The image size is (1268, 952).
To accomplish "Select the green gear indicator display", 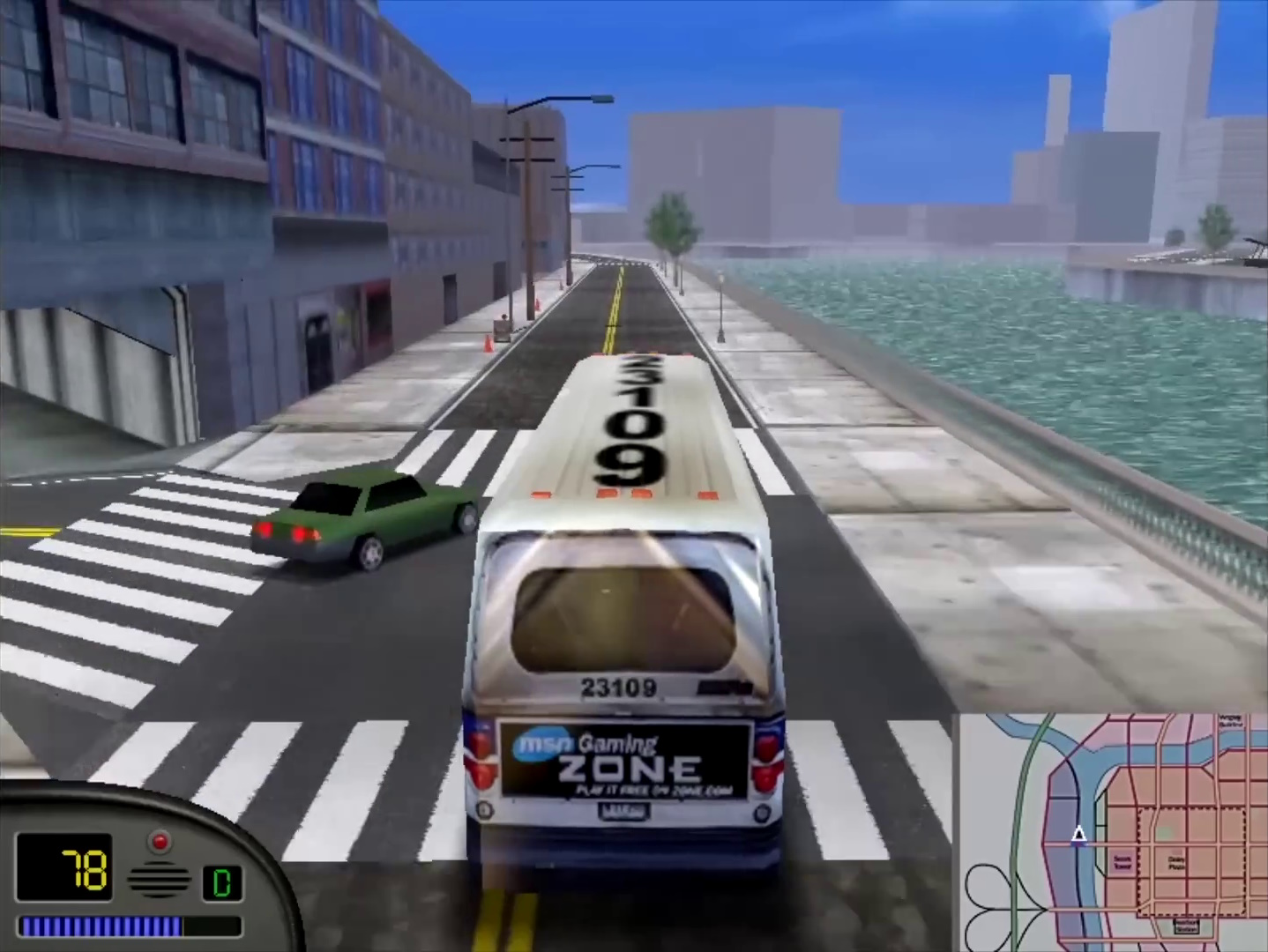I will point(223,881).
